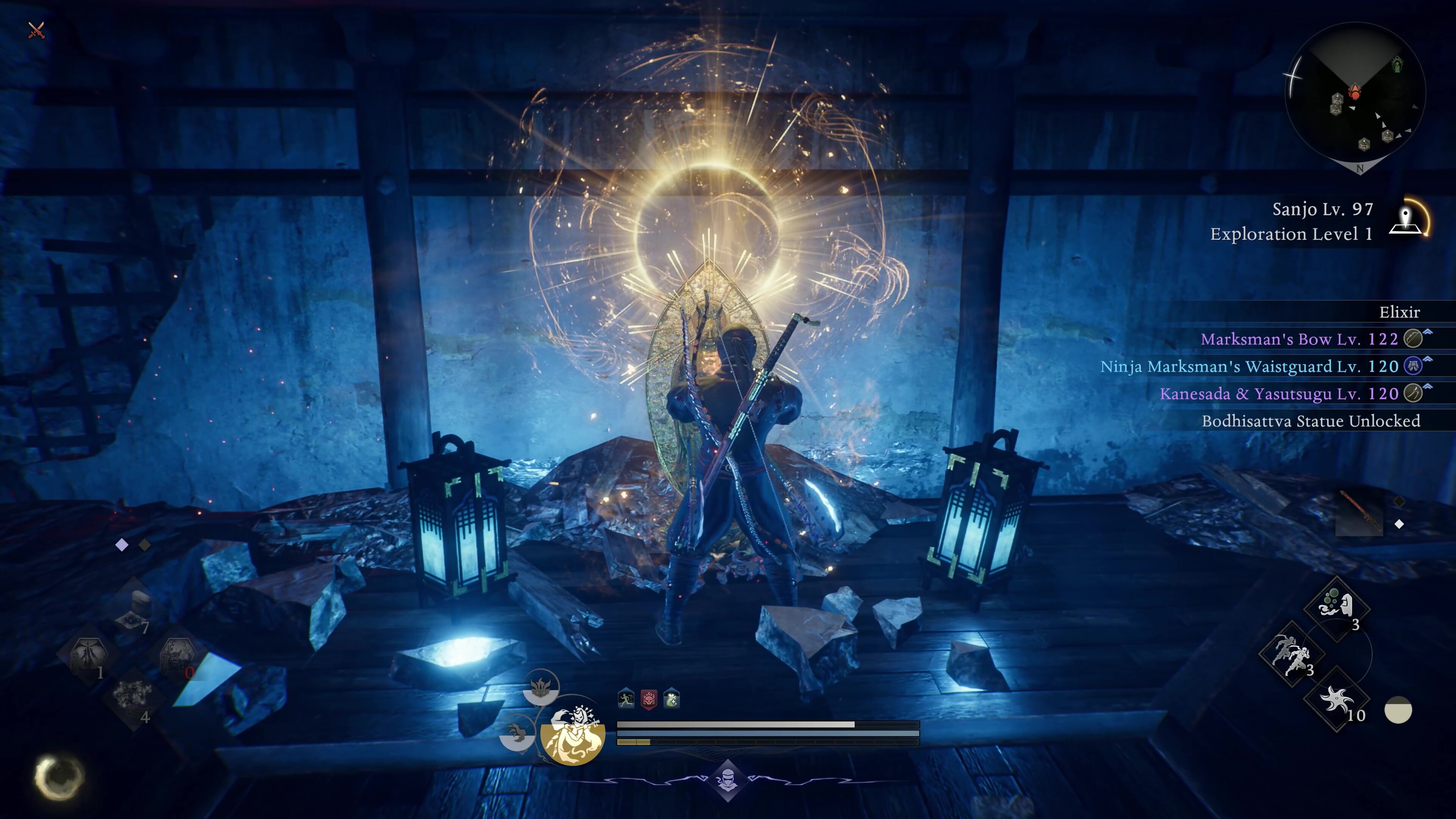Use the shuriken ninjutsu slot
This screenshot has width=1456, height=819.
pos(1337,701)
